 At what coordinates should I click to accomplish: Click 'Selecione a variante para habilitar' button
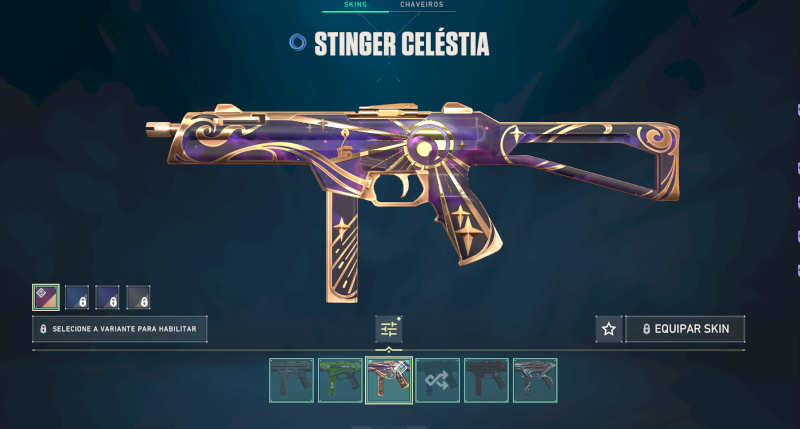click(120, 329)
